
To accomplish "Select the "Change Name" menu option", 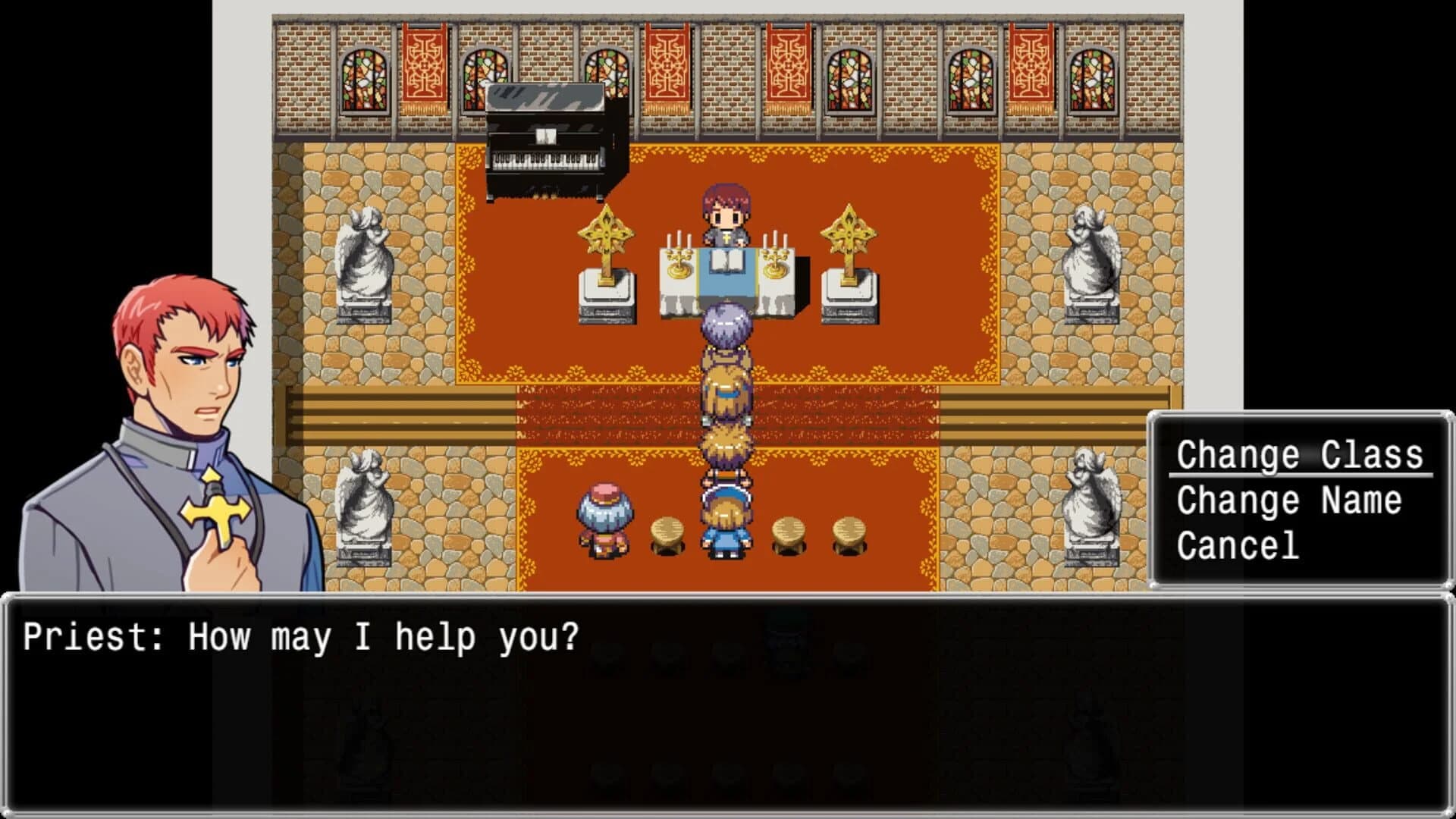I will 1289,500.
